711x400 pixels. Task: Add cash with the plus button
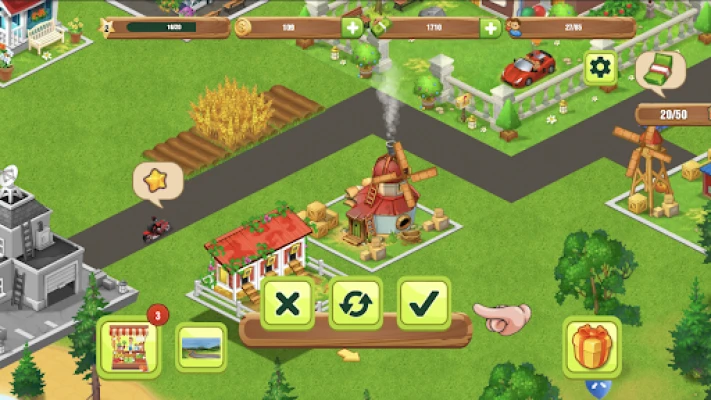tap(490, 28)
